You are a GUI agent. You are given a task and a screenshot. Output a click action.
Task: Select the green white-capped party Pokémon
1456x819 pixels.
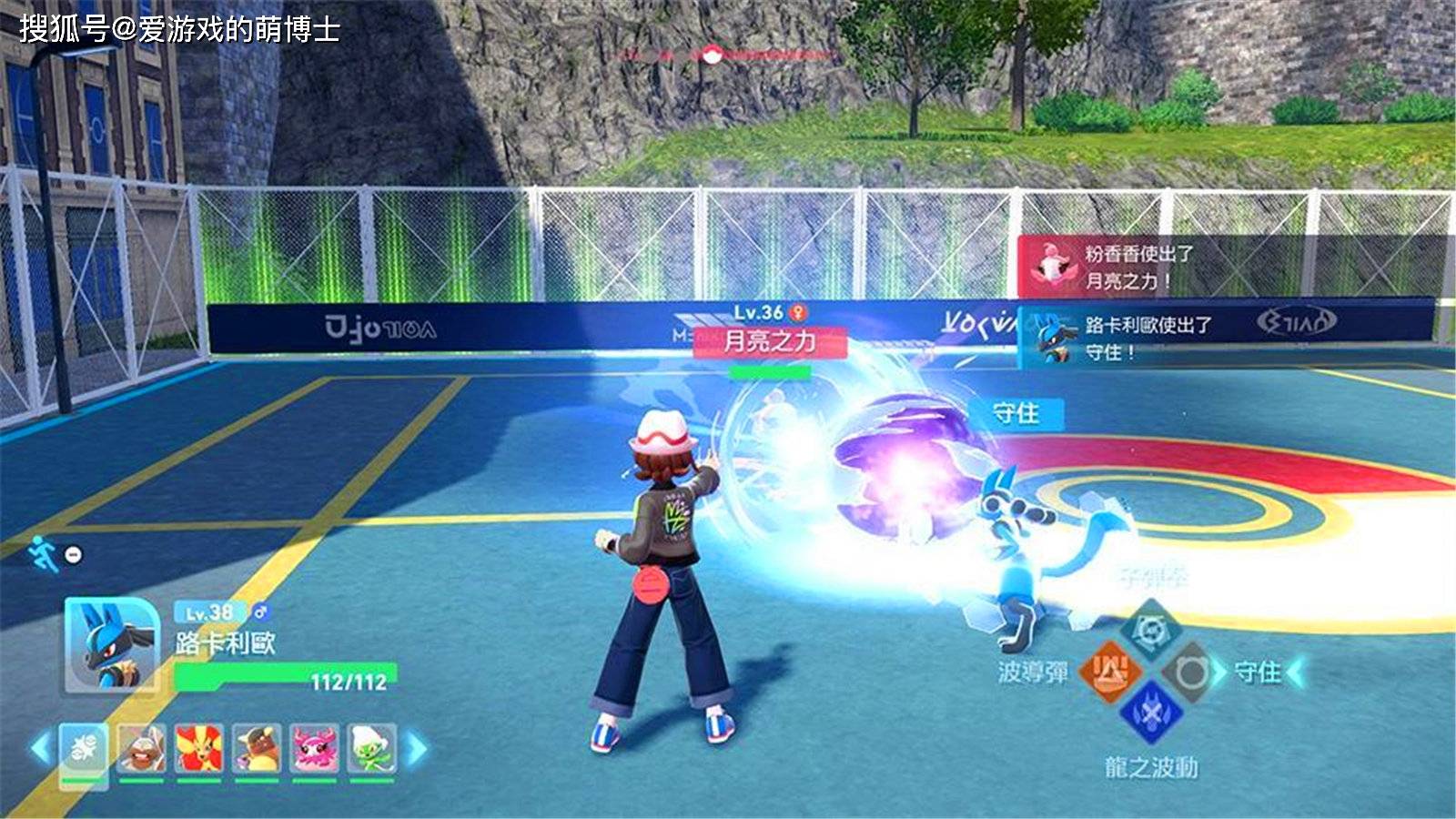372,750
